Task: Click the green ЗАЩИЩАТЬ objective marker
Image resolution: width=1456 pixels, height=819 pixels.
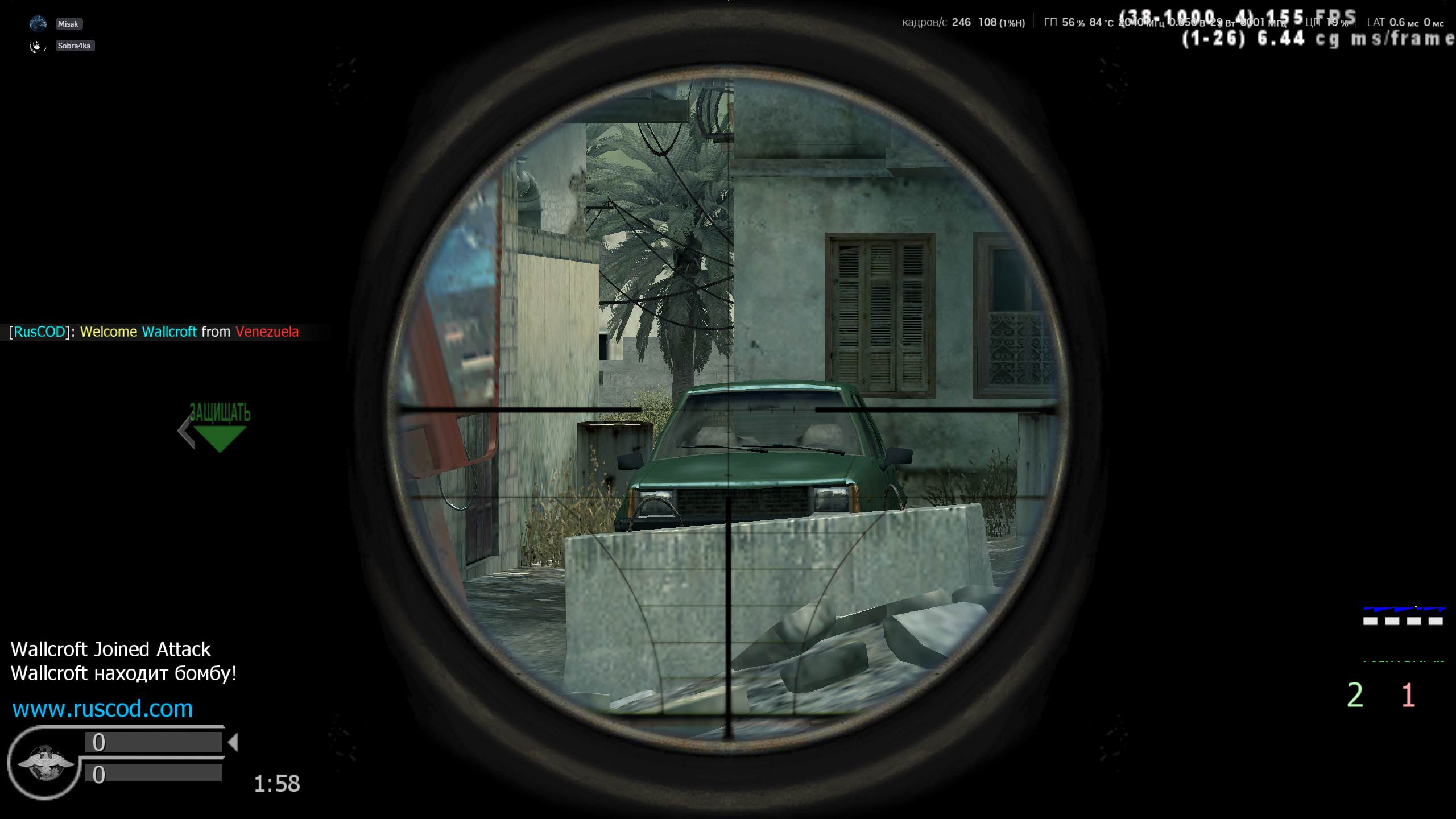Action: coord(220,428)
